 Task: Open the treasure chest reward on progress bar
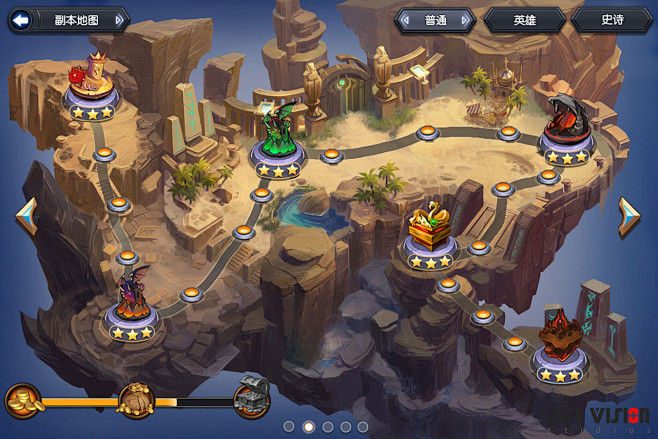click(251, 400)
